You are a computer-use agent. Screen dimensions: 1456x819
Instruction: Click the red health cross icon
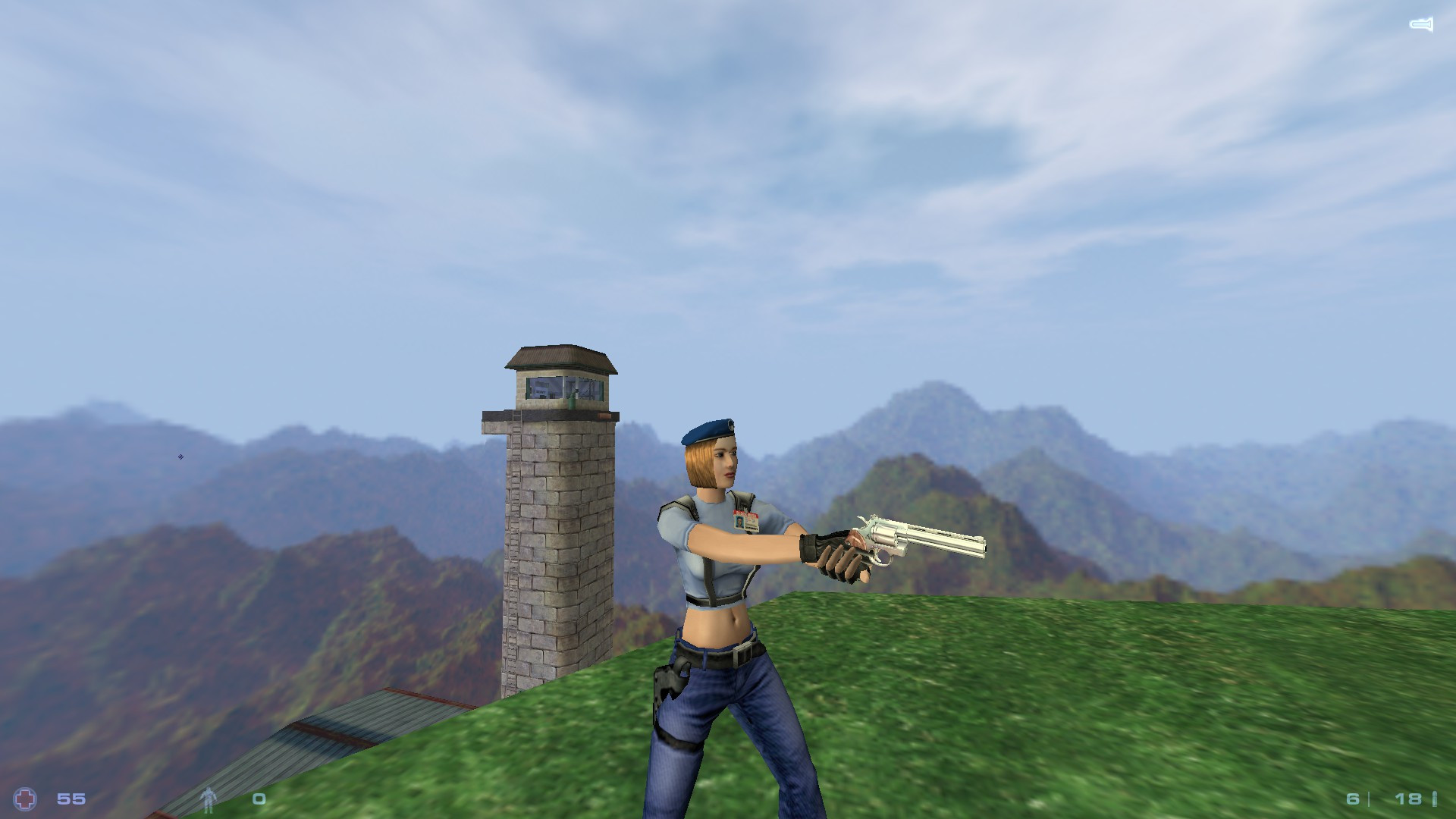tap(24, 799)
